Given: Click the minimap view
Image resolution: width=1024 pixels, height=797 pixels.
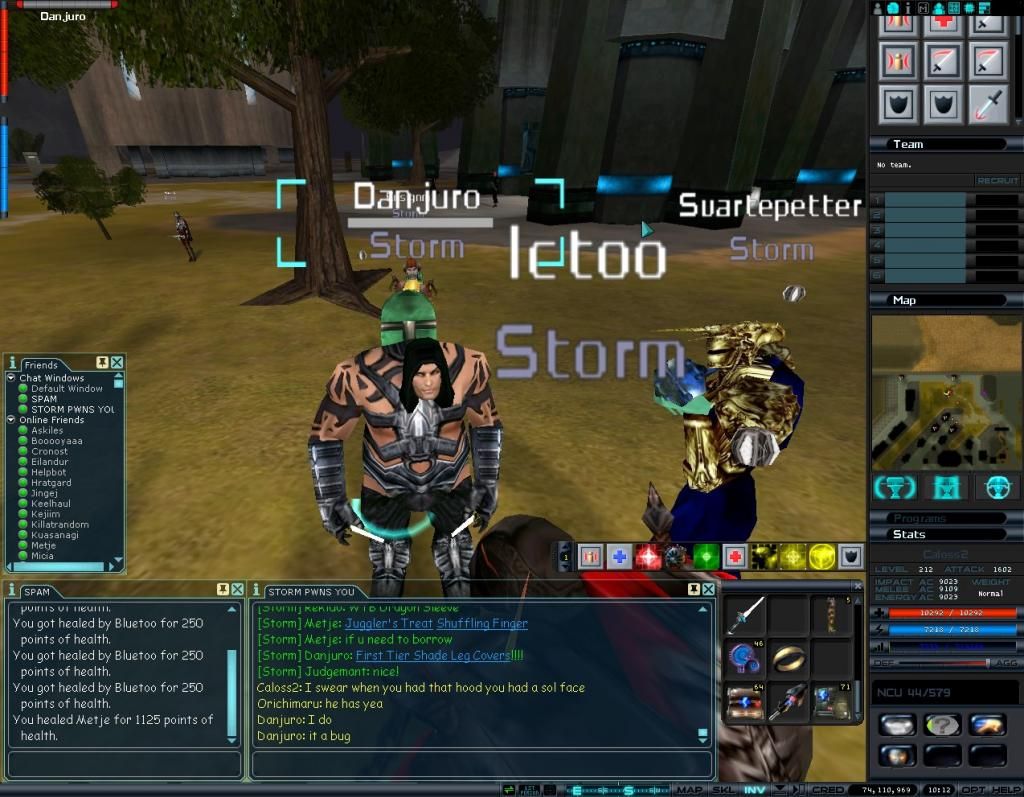Looking at the screenshot, I should point(944,390).
